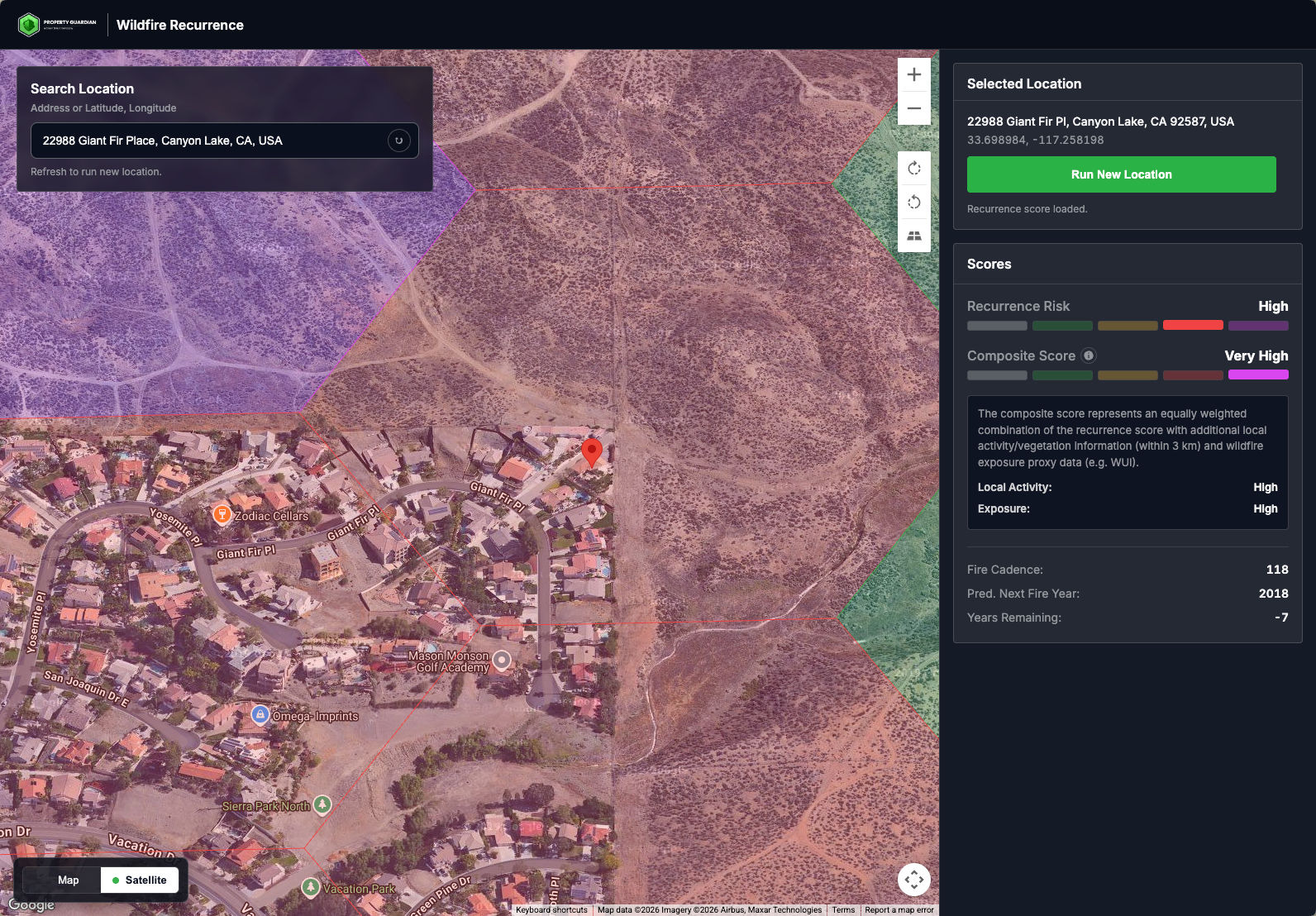Rotate the map counterclockwise using rotate icon
The image size is (1316, 916).
click(913, 202)
